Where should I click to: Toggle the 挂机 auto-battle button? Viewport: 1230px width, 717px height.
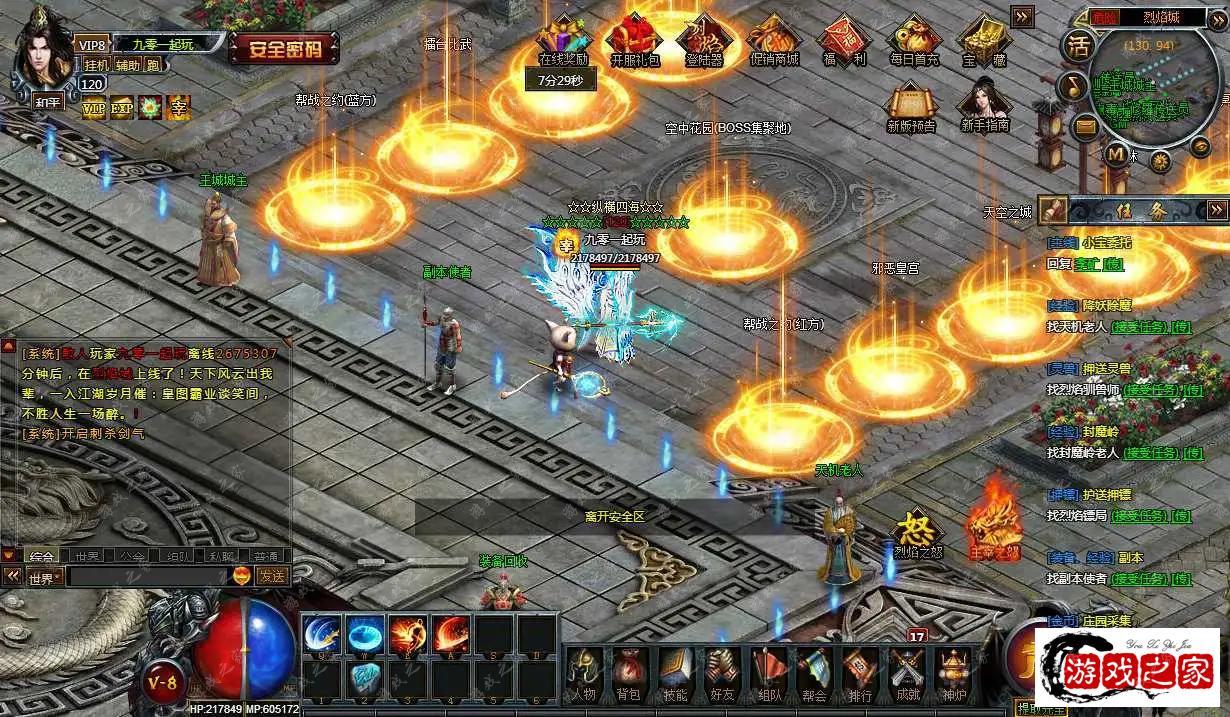tap(96, 65)
